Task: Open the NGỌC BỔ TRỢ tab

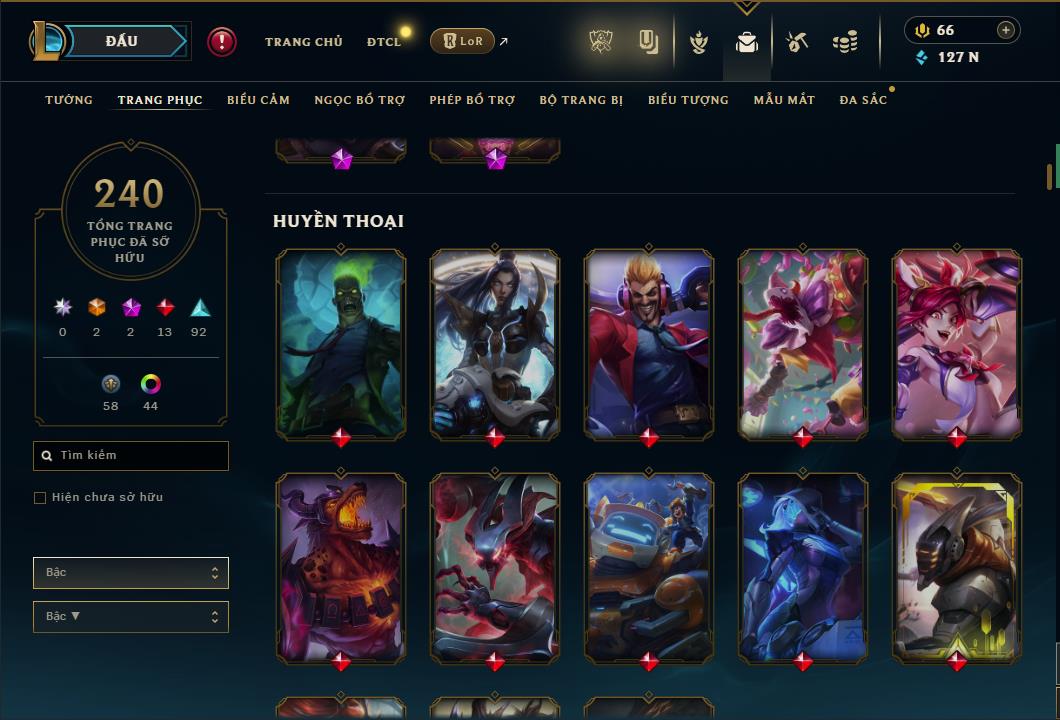Action: (x=359, y=100)
